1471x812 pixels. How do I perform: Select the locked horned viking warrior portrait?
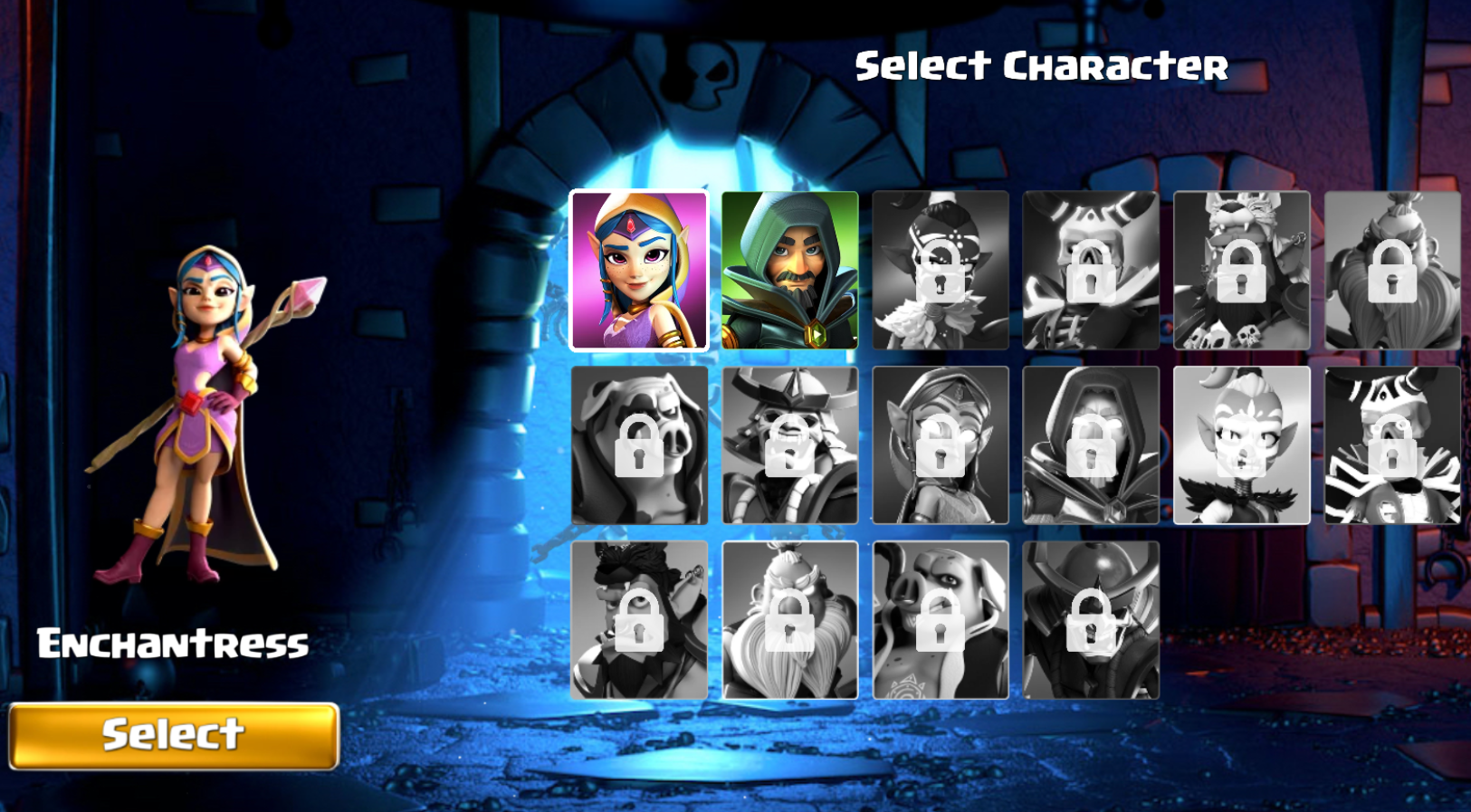(x=789, y=444)
